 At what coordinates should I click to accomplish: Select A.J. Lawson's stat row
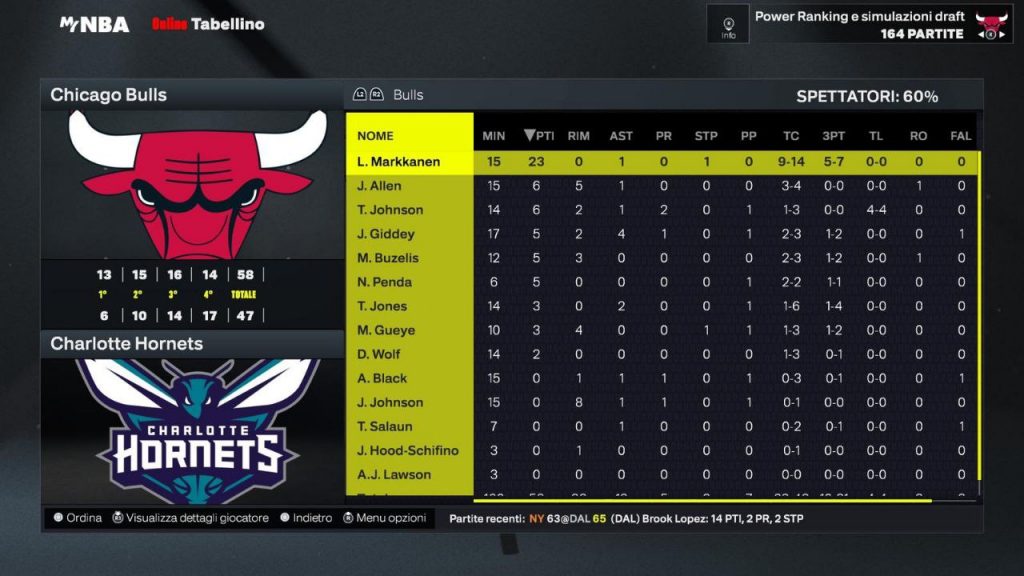tap(394, 474)
